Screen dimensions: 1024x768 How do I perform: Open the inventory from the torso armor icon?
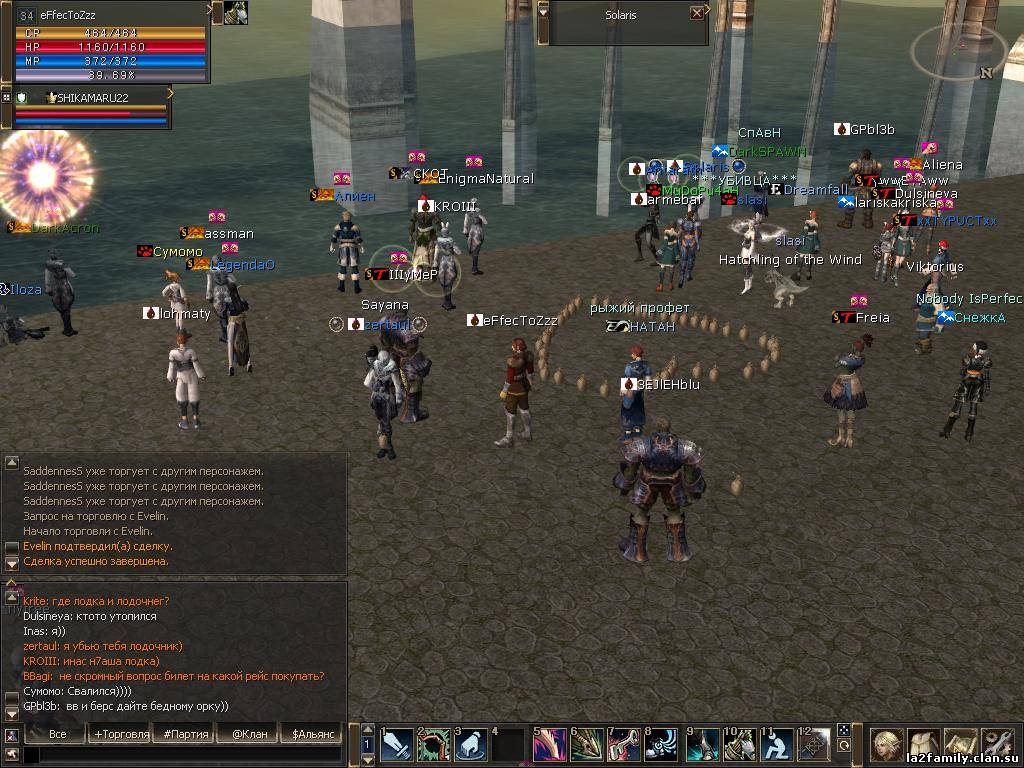click(923, 744)
